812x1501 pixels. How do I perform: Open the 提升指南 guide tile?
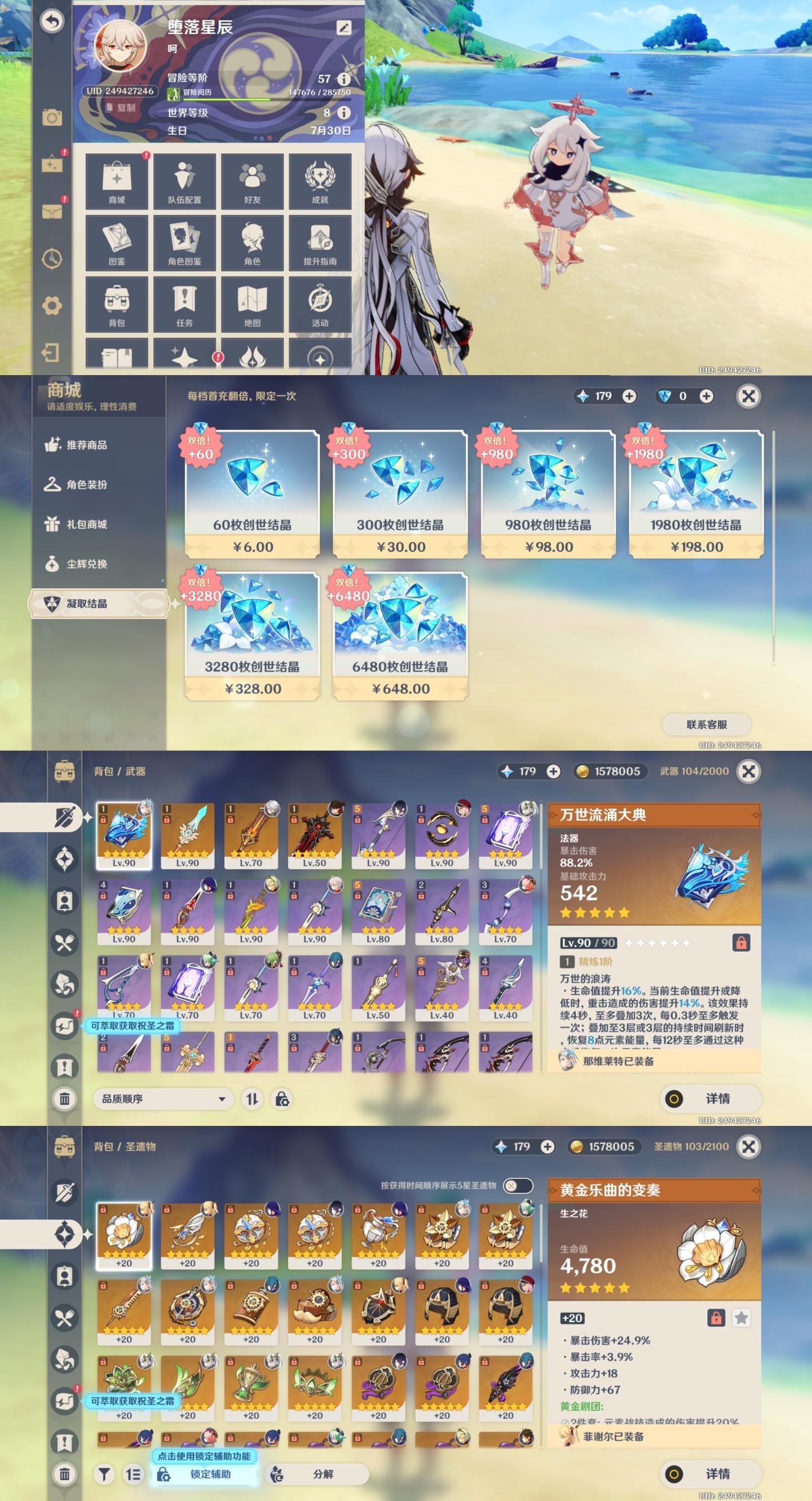coord(320,243)
